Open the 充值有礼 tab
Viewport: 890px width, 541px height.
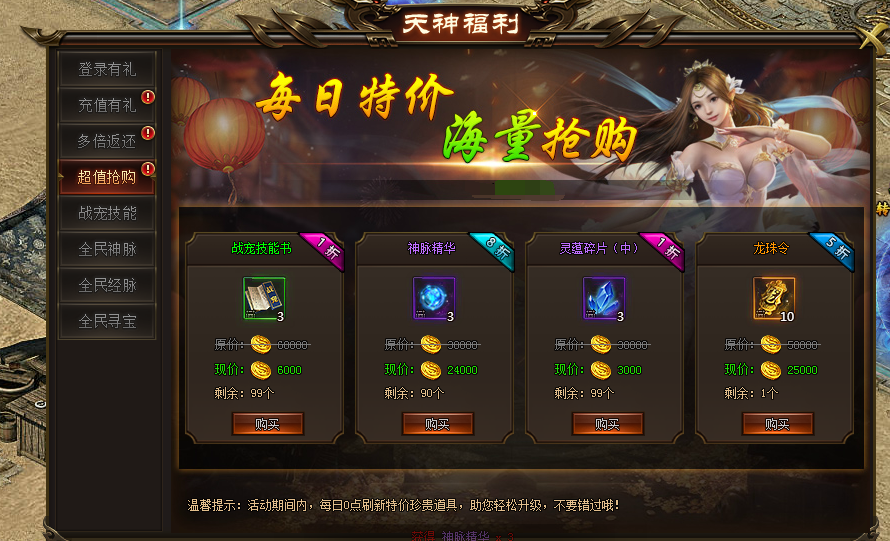(107, 105)
